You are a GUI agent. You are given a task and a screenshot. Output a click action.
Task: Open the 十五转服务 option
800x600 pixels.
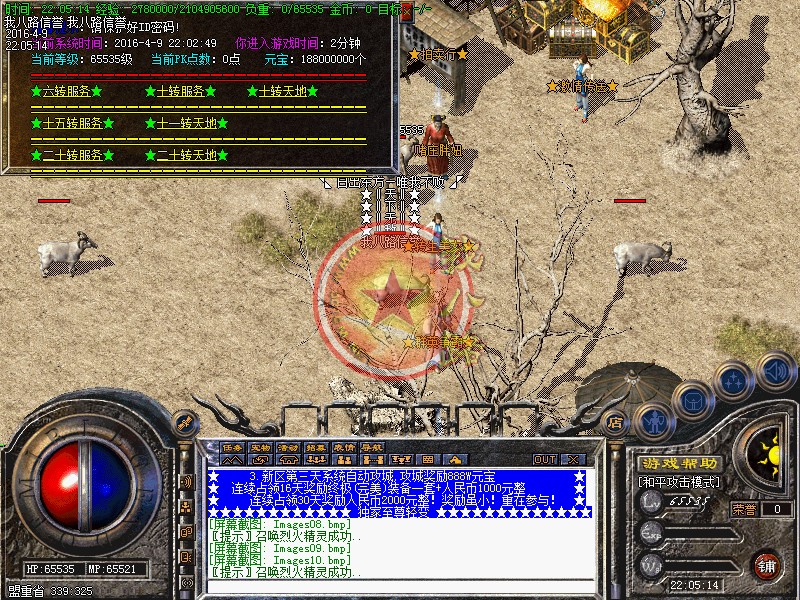tap(73, 123)
